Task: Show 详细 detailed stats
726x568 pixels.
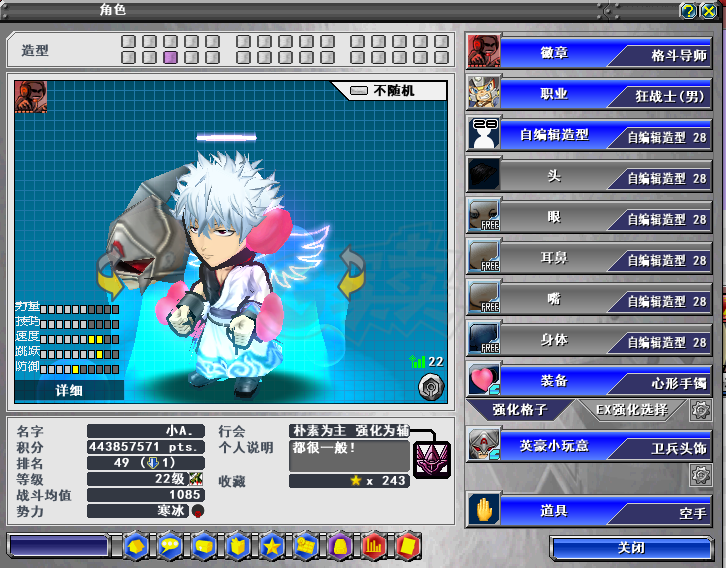Action: pos(69,389)
